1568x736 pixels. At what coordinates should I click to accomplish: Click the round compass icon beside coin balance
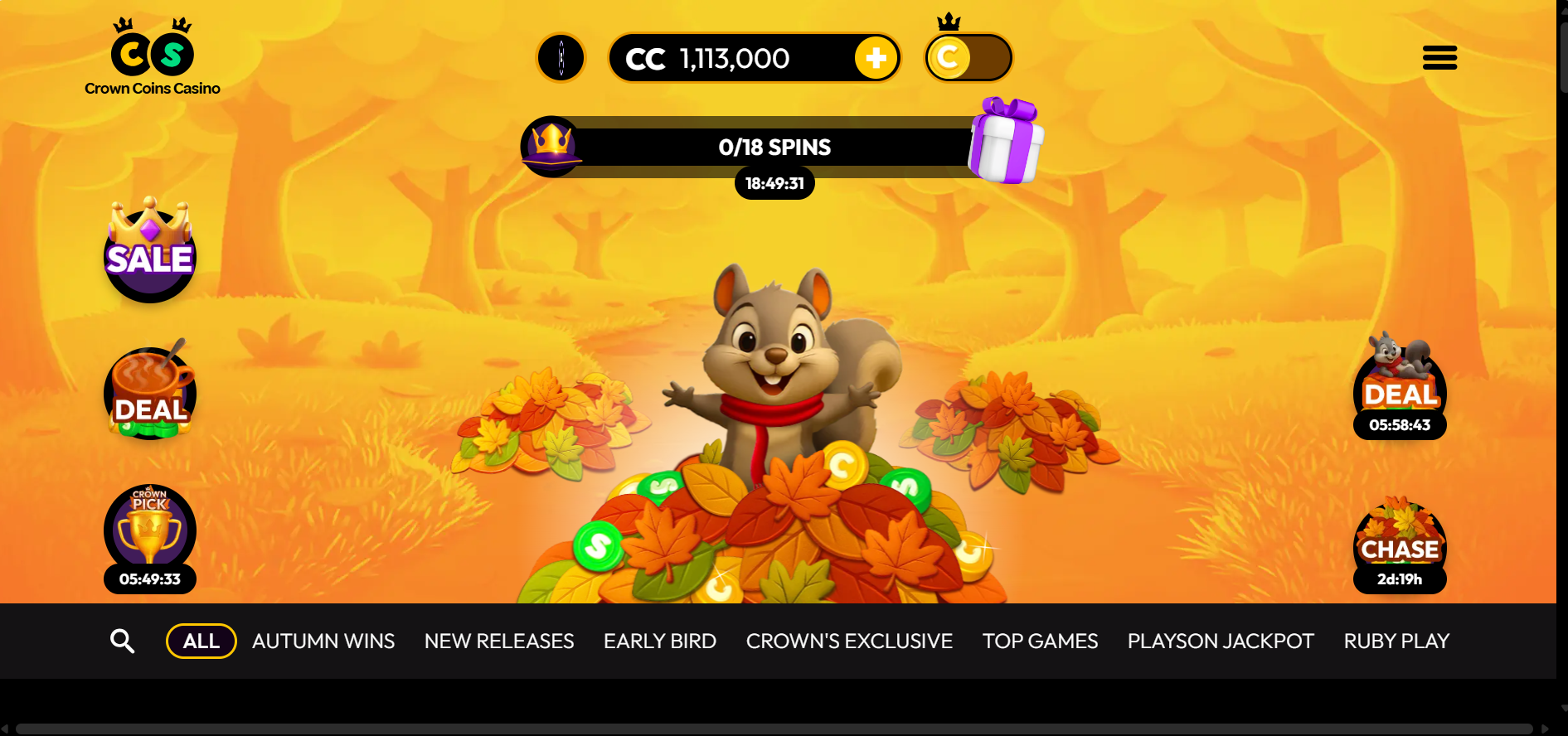(x=561, y=58)
